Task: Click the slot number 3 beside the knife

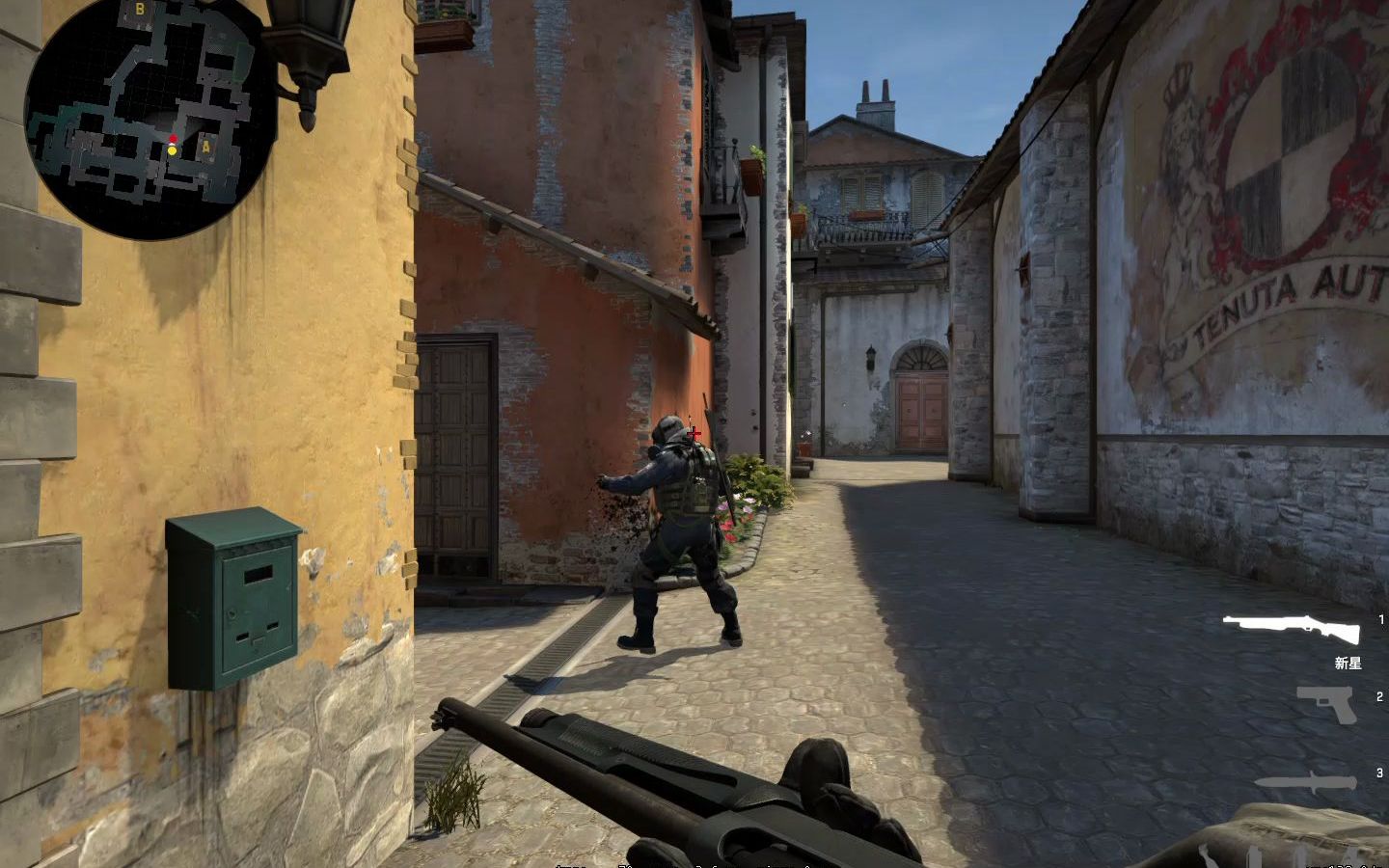Action: click(x=1378, y=772)
